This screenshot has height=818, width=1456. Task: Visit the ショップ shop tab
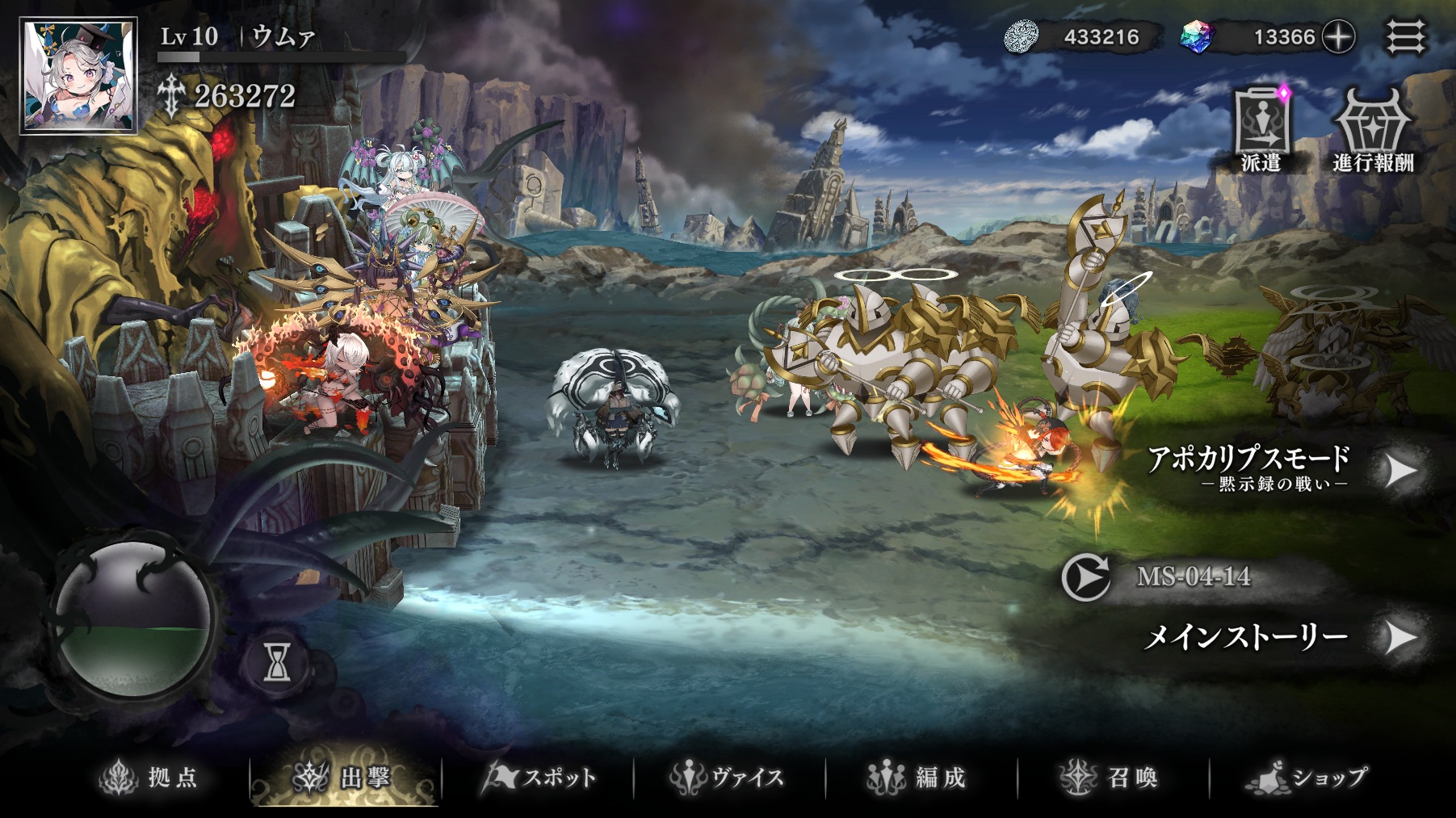point(1308,778)
